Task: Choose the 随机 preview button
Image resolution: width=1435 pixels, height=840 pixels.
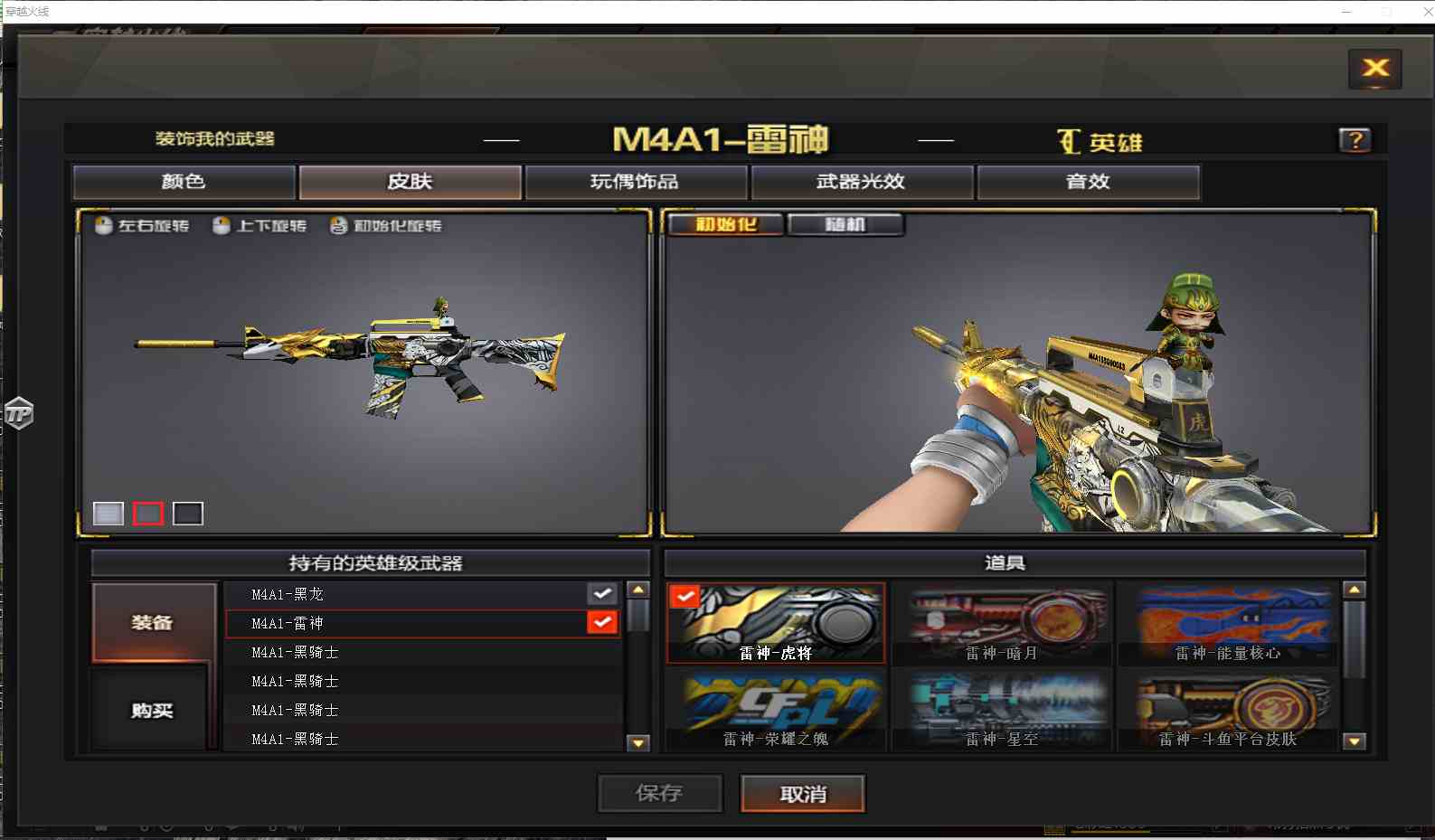Action: click(845, 224)
